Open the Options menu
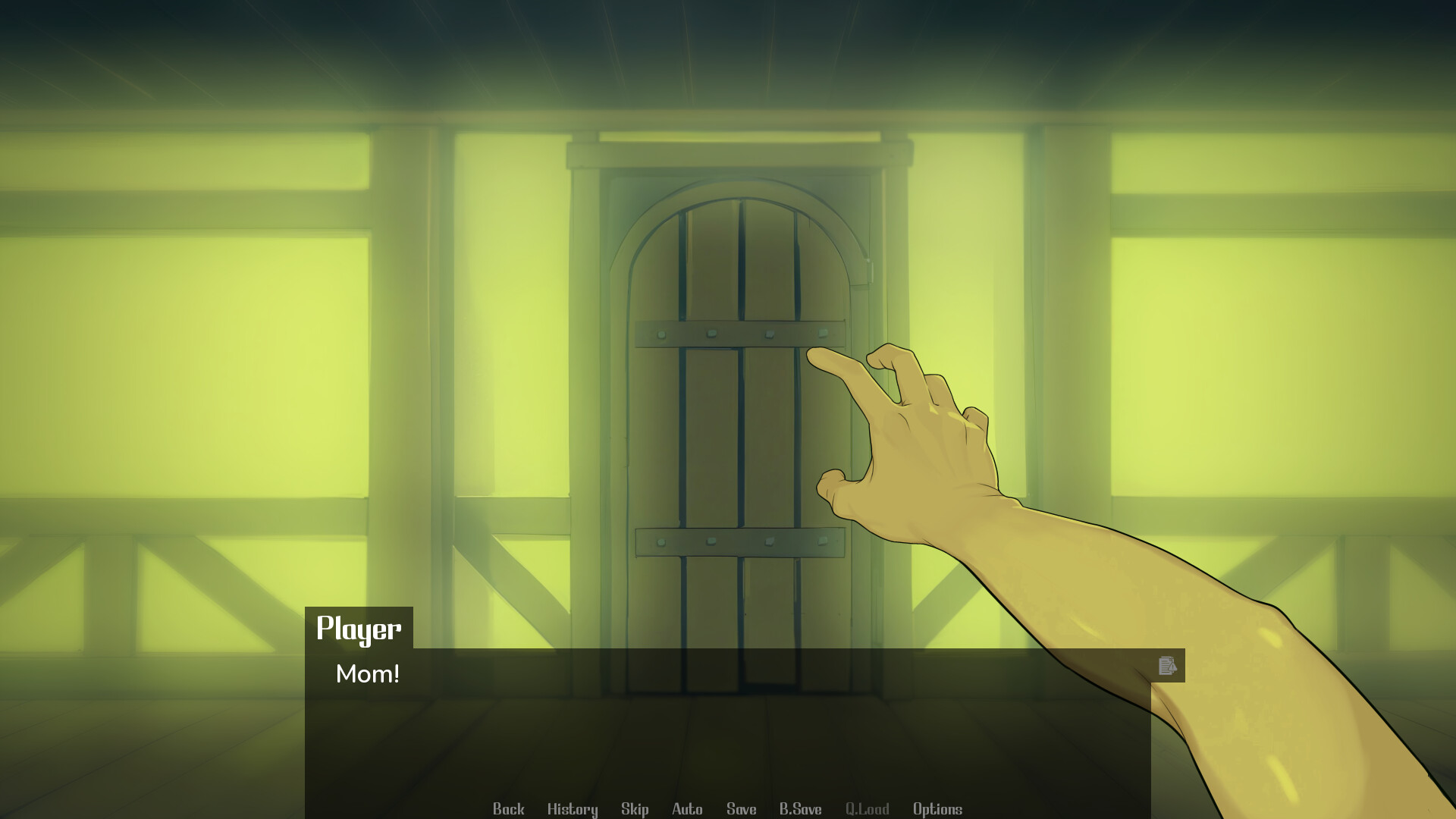Screen dimensions: 1456x819 coord(937,809)
